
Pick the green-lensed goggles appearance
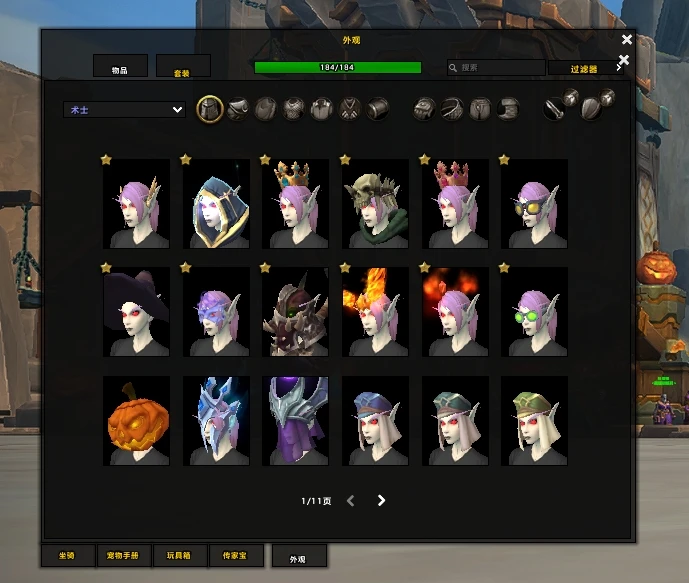point(534,312)
